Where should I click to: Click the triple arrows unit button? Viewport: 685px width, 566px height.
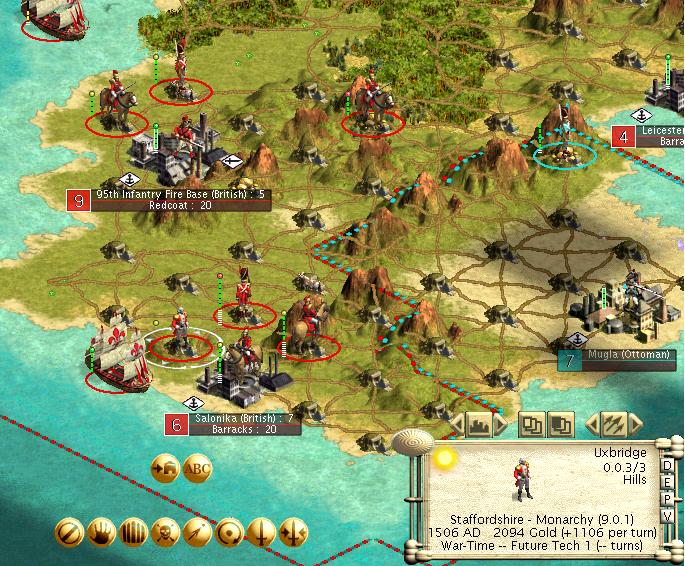click(613, 424)
